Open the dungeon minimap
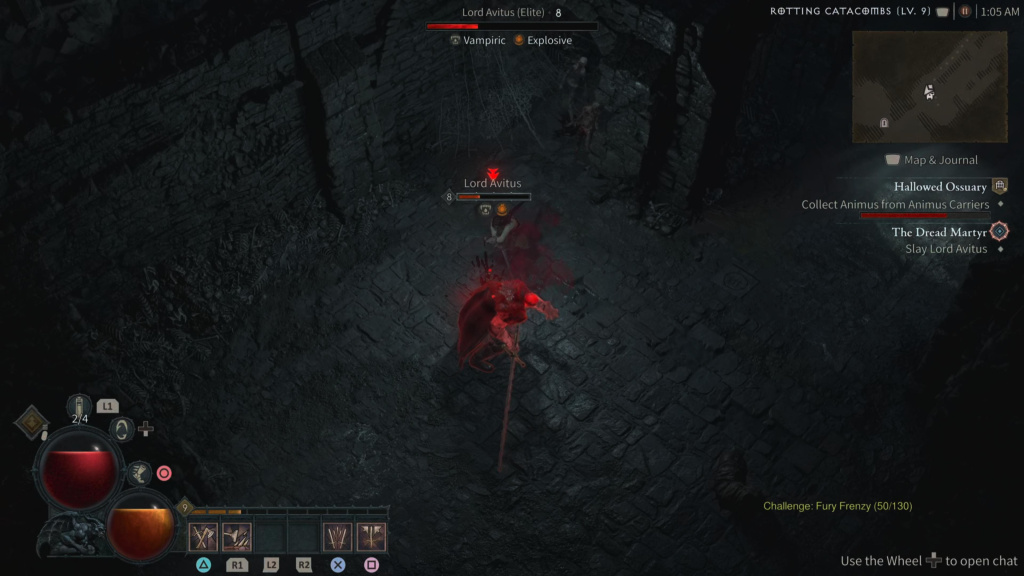The height and width of the screenshot is (576, 1024). [929, 86]
